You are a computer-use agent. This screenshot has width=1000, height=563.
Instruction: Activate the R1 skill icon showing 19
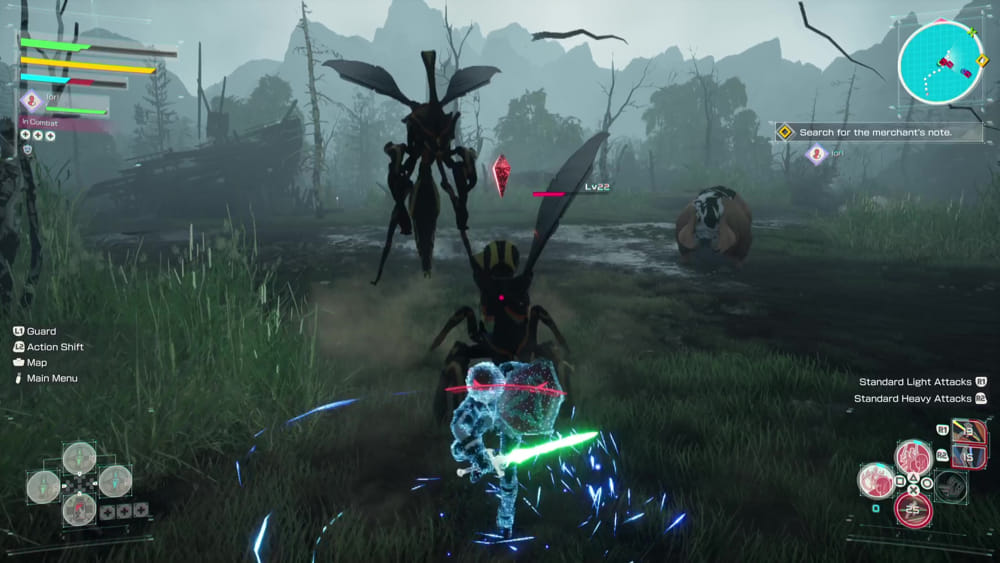coord(968,431)
